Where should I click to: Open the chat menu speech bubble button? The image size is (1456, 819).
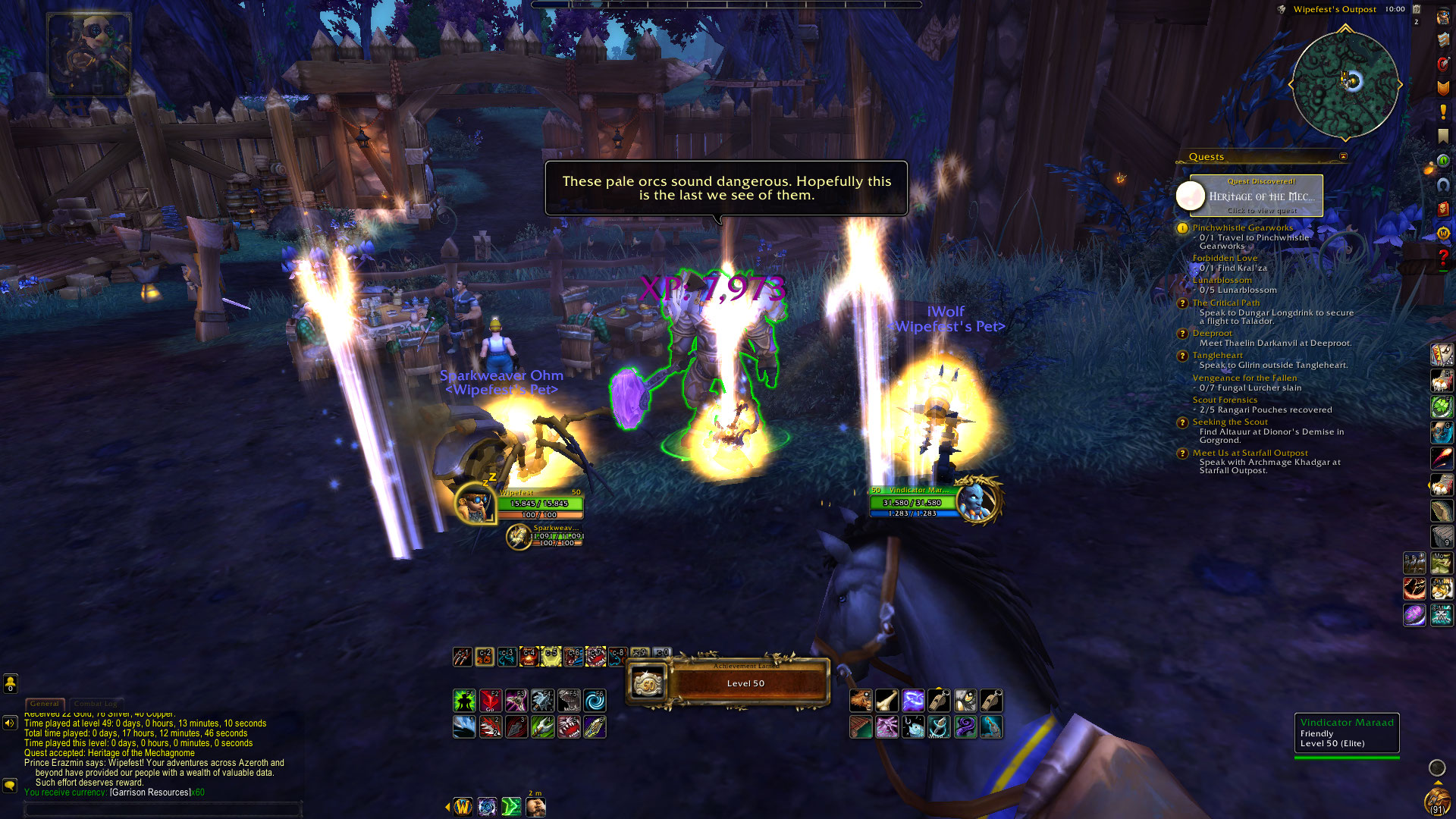pyautogui.click(x=10, y=785)
